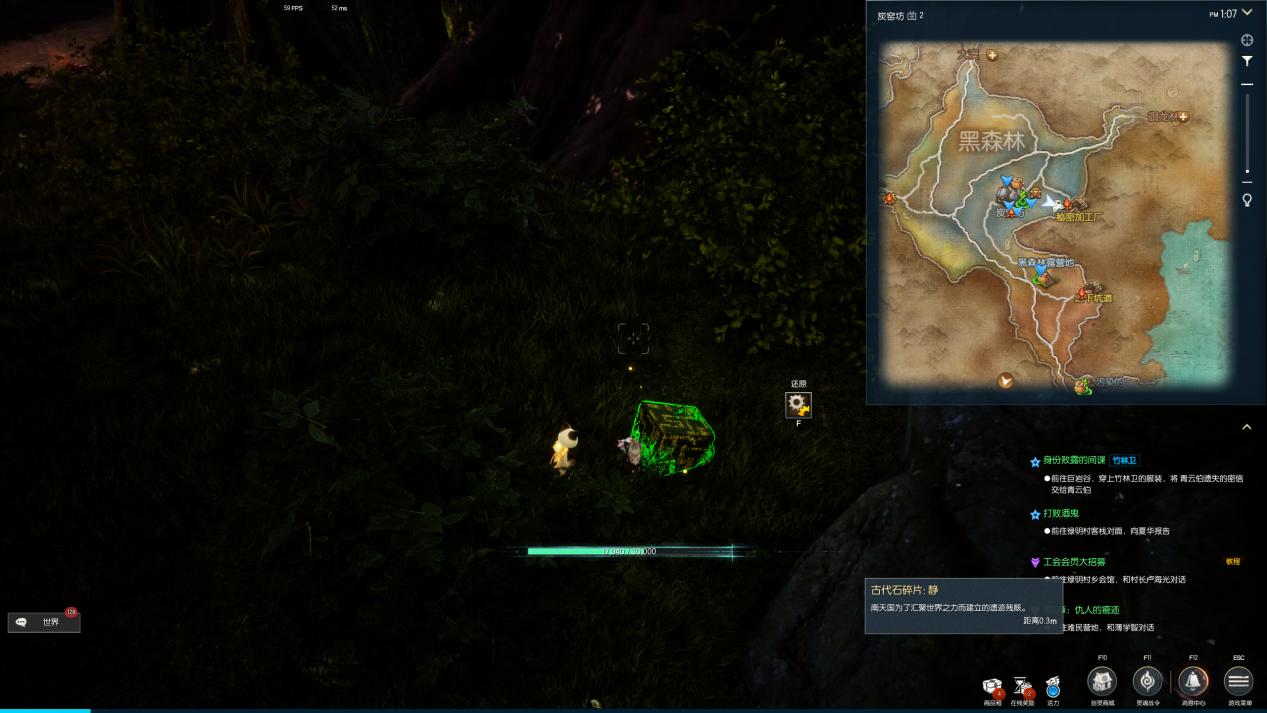Open the 世界 world chat button
Viewport: 1267px width, 713px height.
point(44,622)
